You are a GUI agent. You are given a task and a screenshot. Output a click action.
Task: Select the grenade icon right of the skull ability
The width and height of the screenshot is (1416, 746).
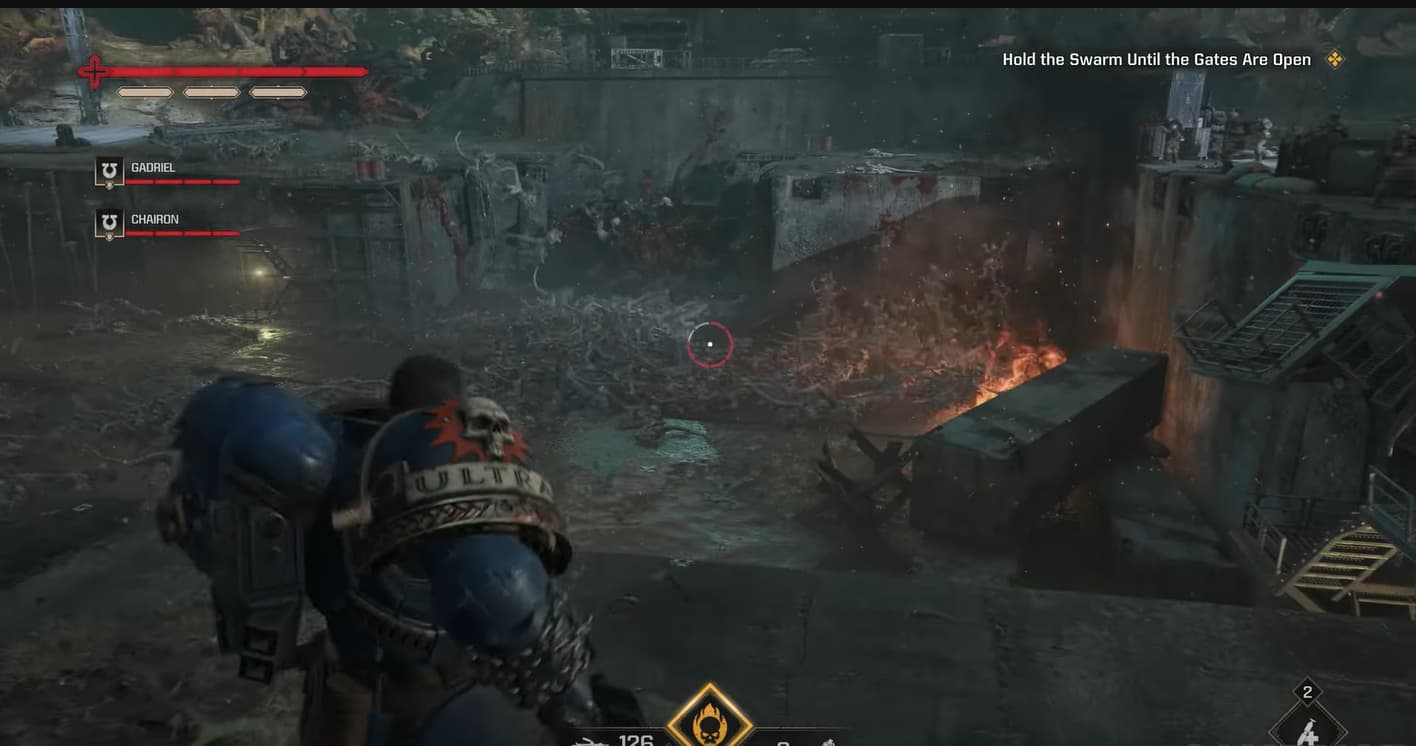828,742
